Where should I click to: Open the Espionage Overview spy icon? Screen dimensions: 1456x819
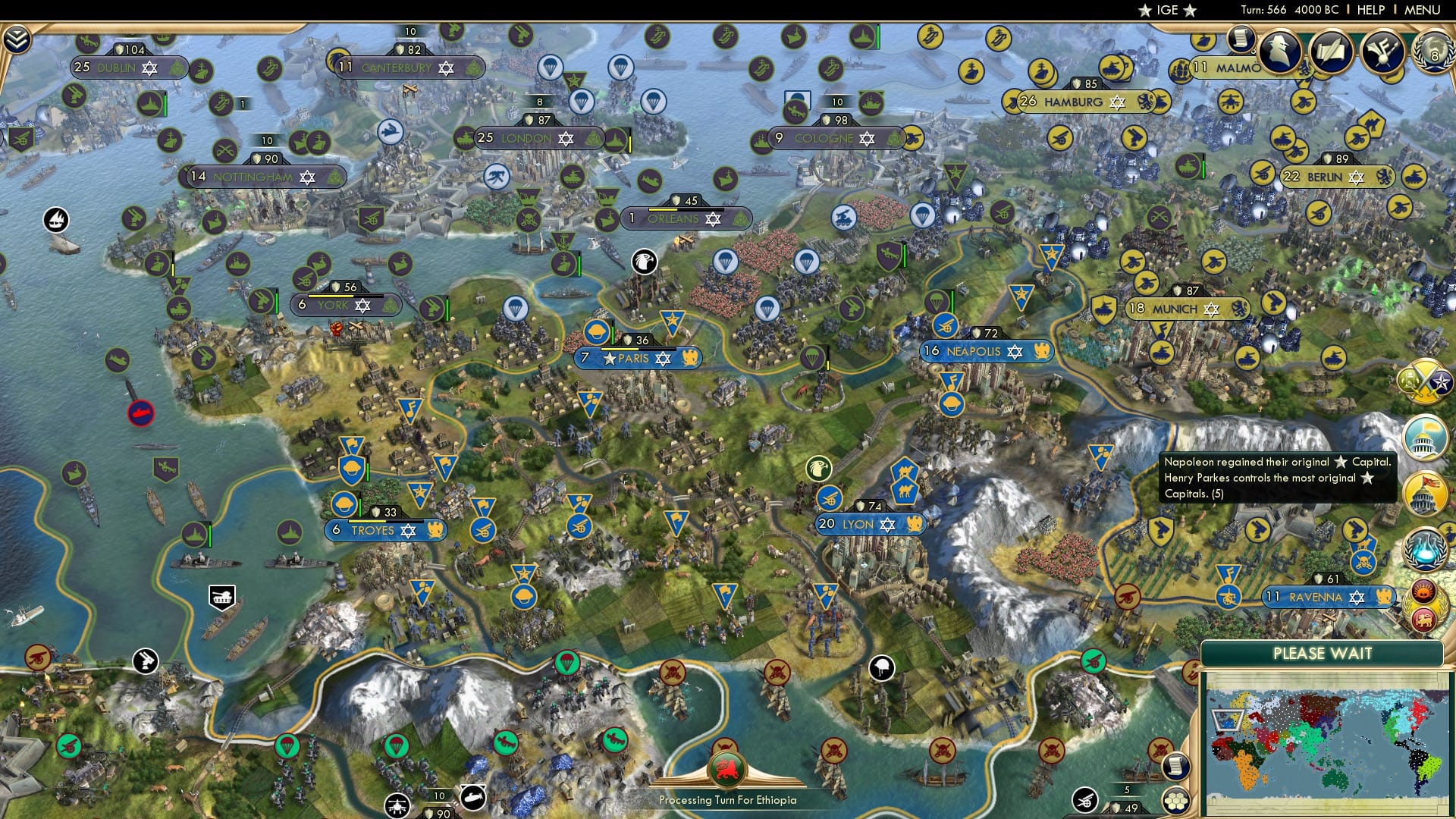(x=1280, y=50)
